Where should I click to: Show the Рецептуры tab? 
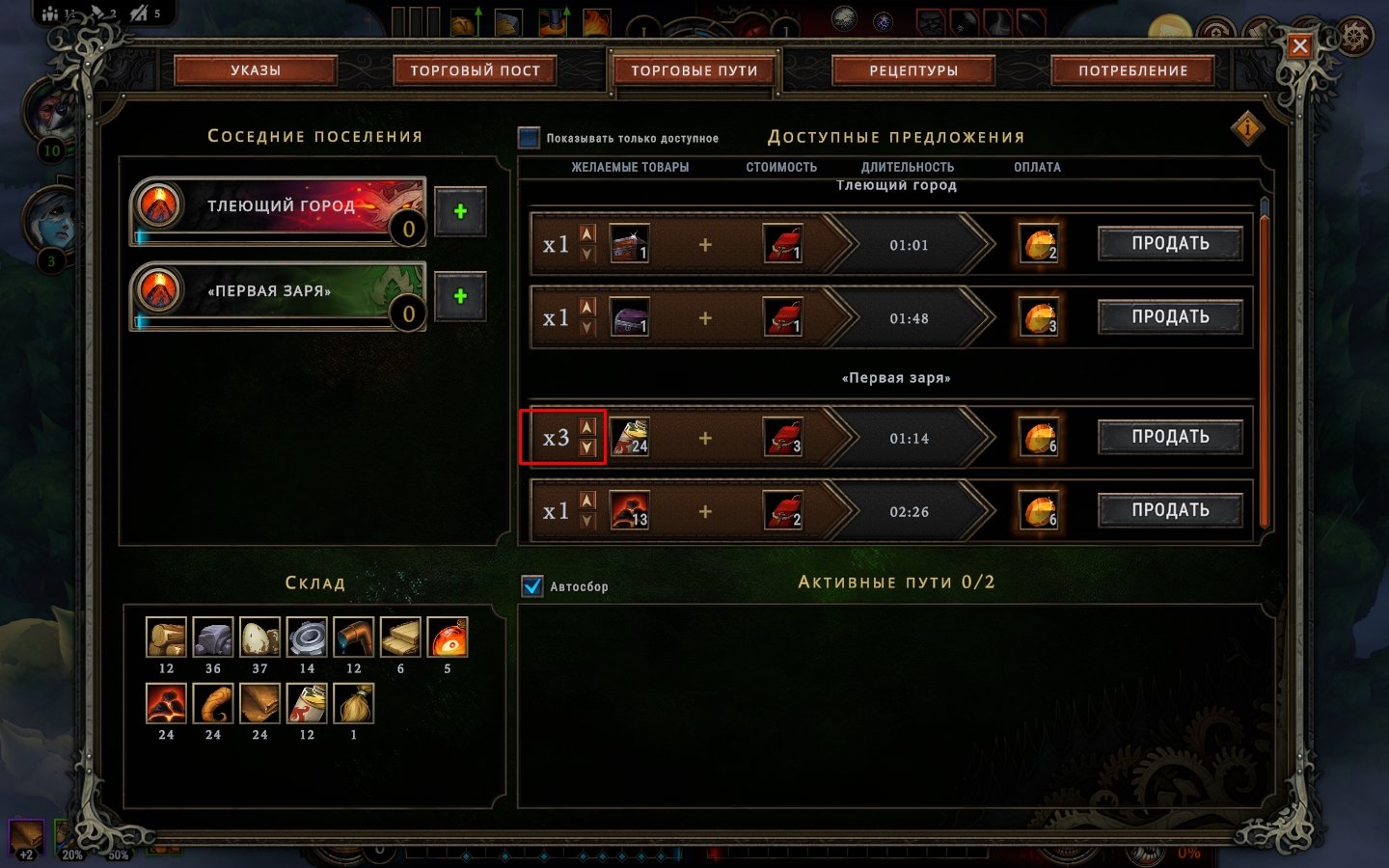[913, 70]
